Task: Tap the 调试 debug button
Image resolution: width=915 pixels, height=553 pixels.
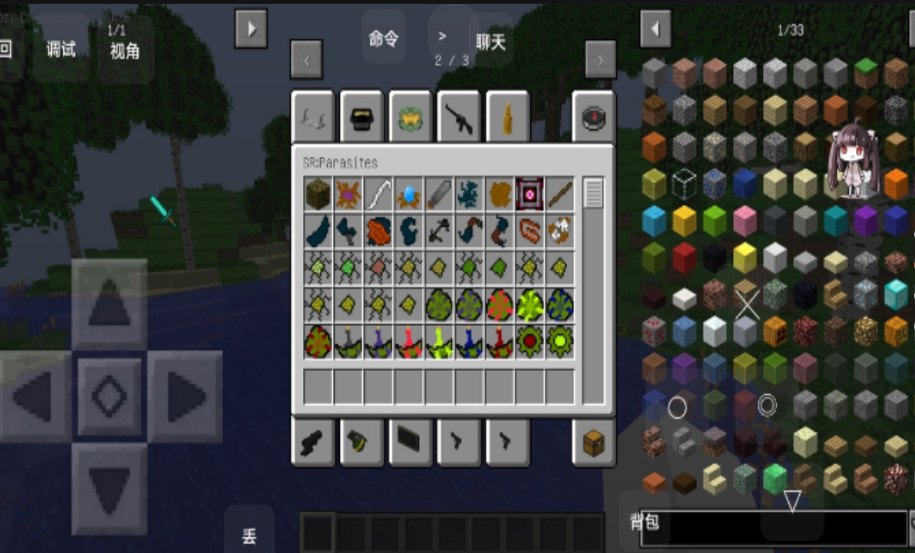Action: (61, 48)
